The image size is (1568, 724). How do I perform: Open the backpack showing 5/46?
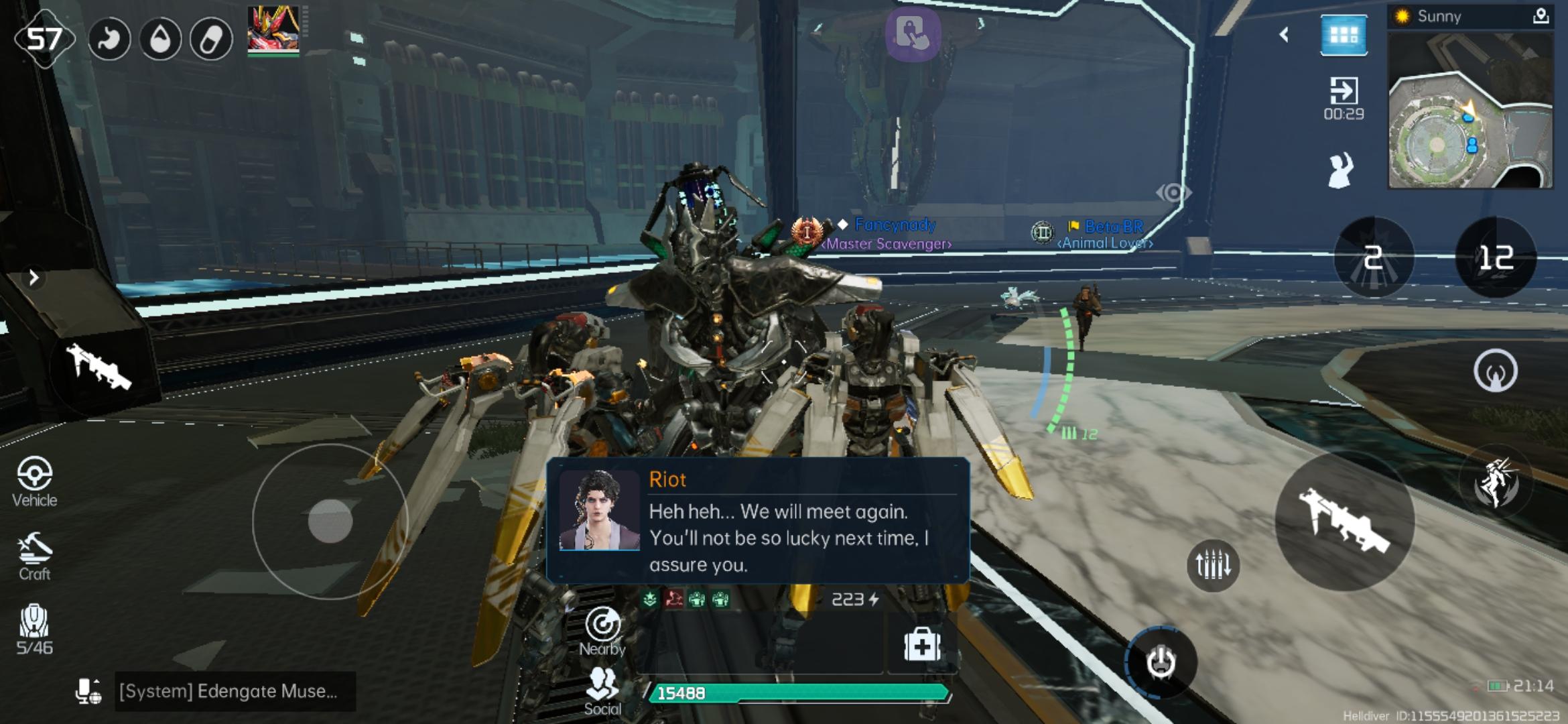click(34, 629)
